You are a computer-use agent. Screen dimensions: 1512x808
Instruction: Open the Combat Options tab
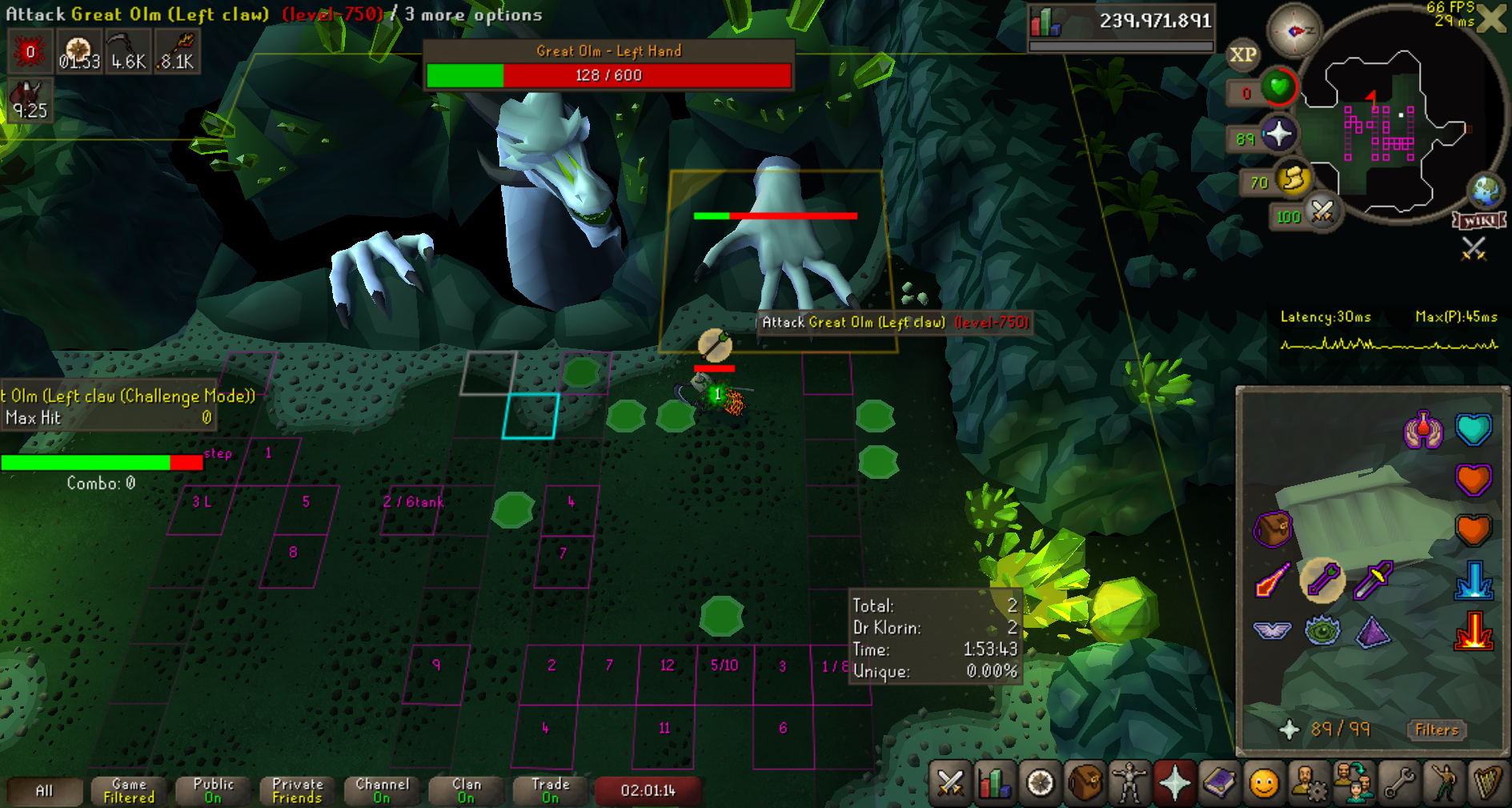tap(950, 782)
